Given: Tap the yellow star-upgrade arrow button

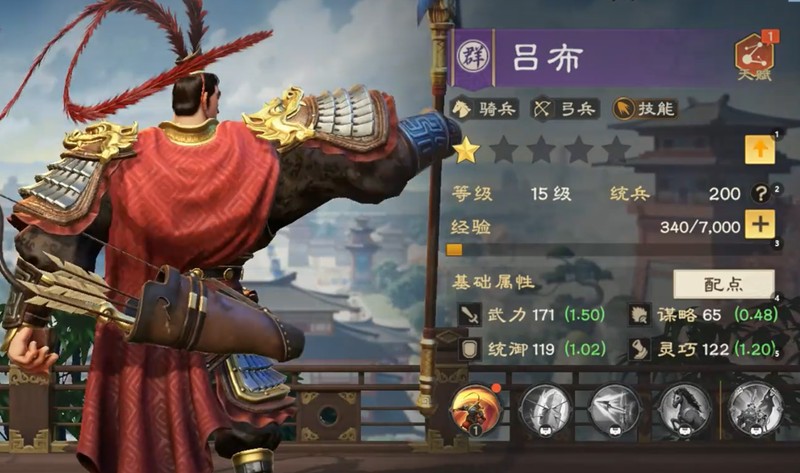Looking at the screenshot, I should 759,150.
